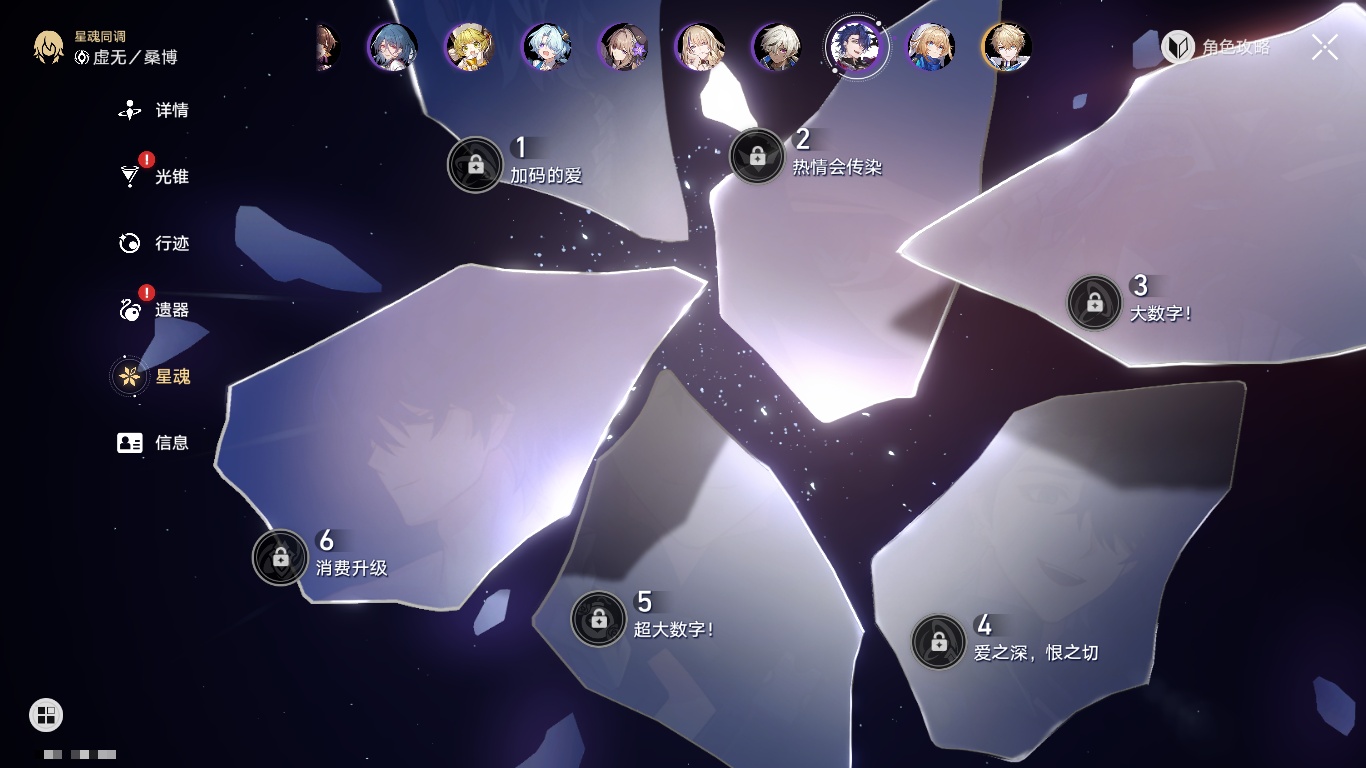The image size is (1366, 768).
Task: Choose locked eidolon 2 热情会传染
Action: (x=757, y=156)
